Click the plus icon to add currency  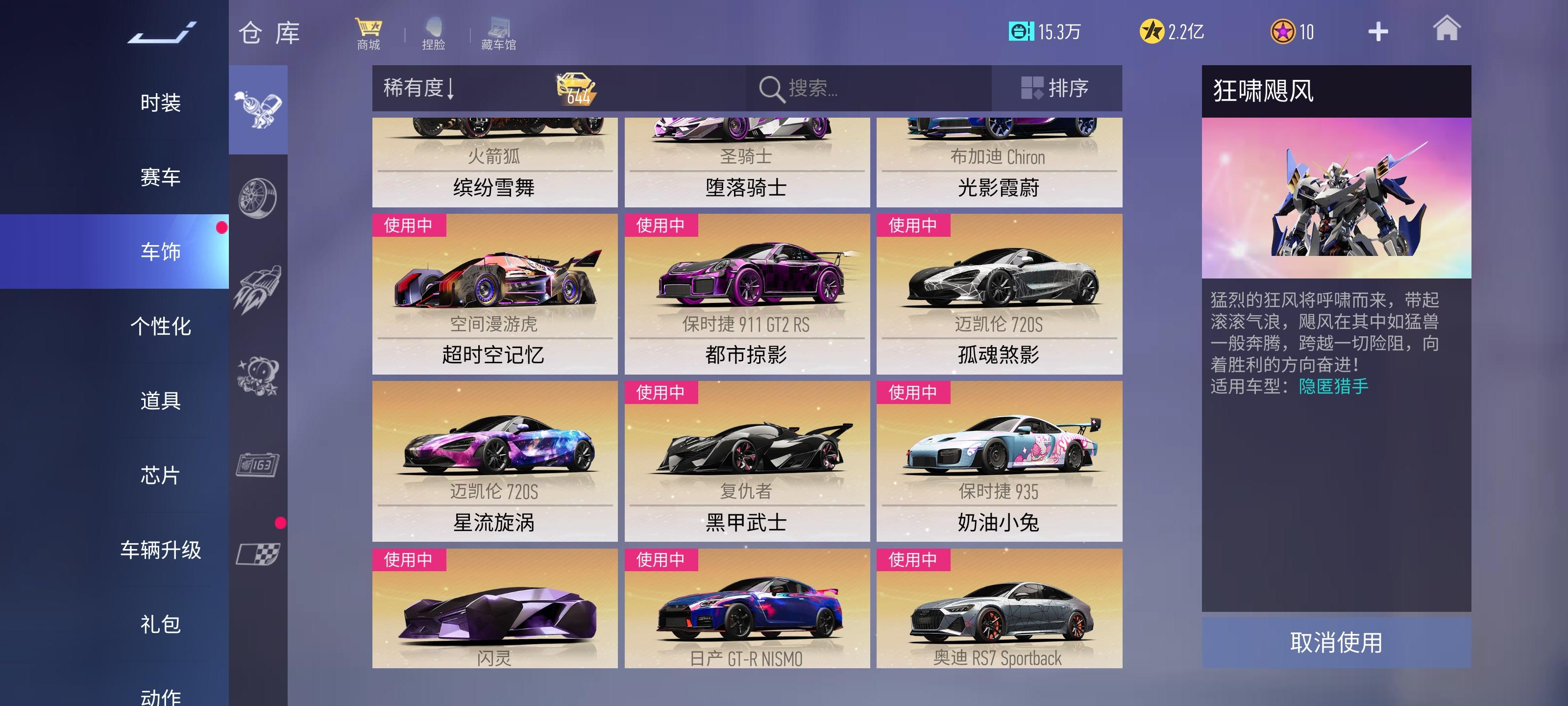(1379, 30)
